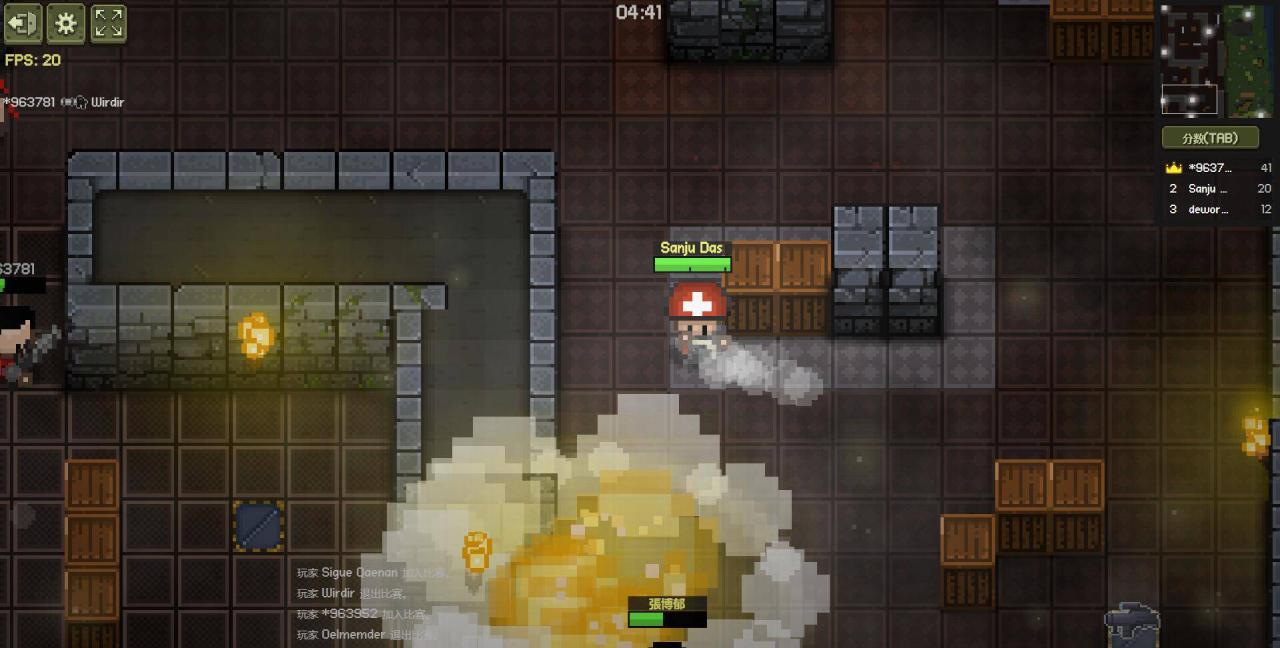Toggle fullscreen mode

coord(109,23)
